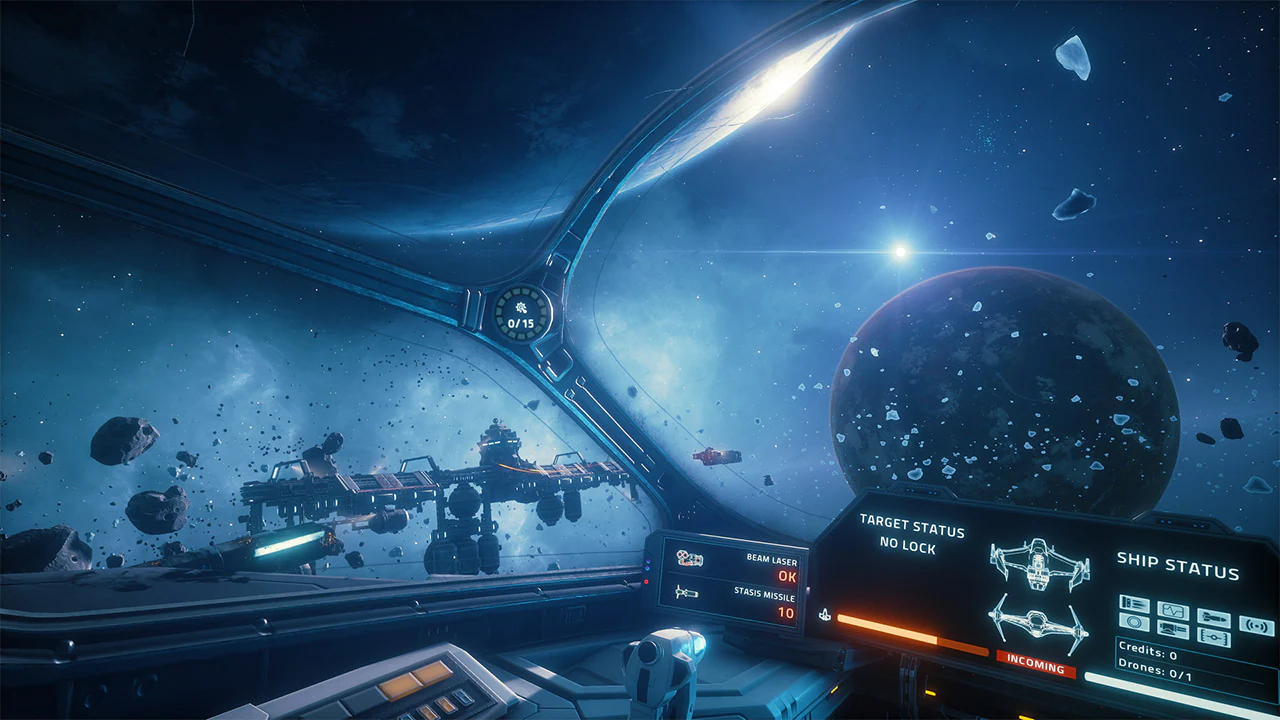The height and width of the screenshot is (720, 1280).
Task: Click the shield ring icon under Ship Status
Action: pyautogui.click(x=1134, y=622)
